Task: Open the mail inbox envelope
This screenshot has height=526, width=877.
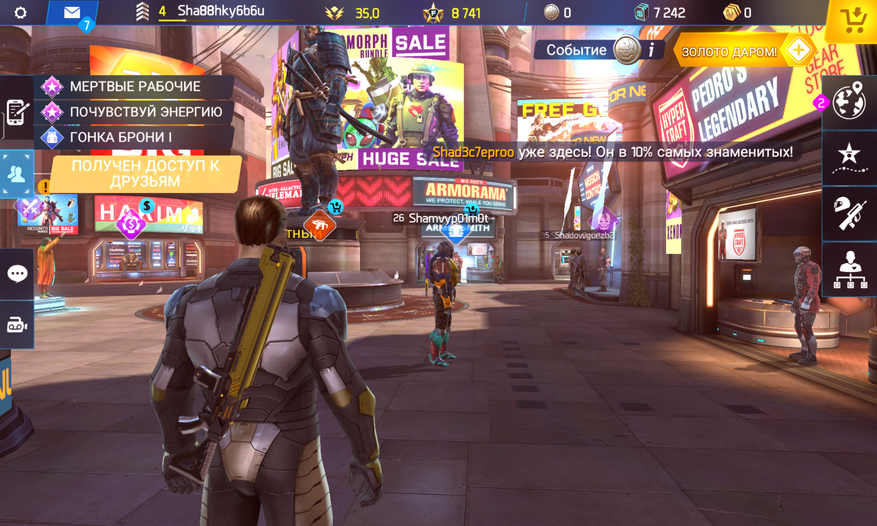Action: 72,13
